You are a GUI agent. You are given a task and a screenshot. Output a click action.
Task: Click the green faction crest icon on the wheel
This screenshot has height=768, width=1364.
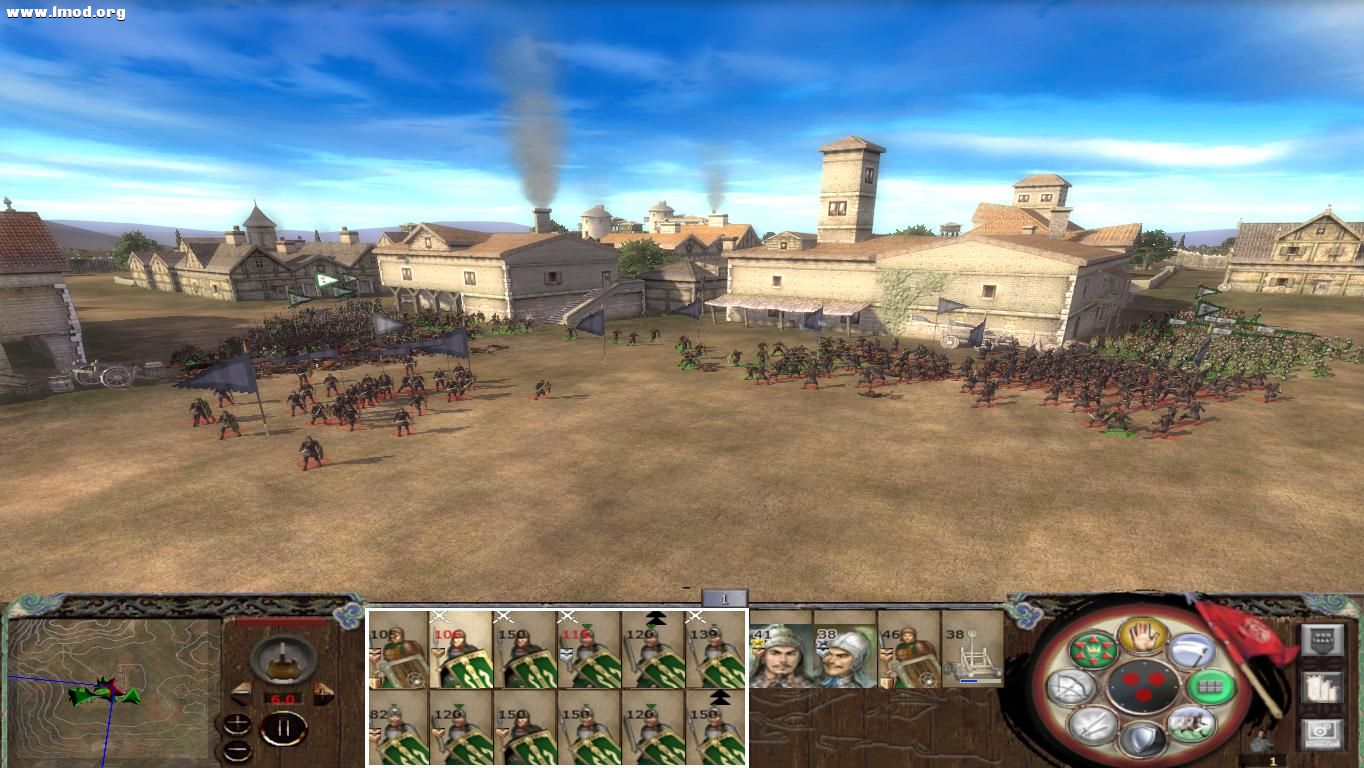click(1094, 650)
